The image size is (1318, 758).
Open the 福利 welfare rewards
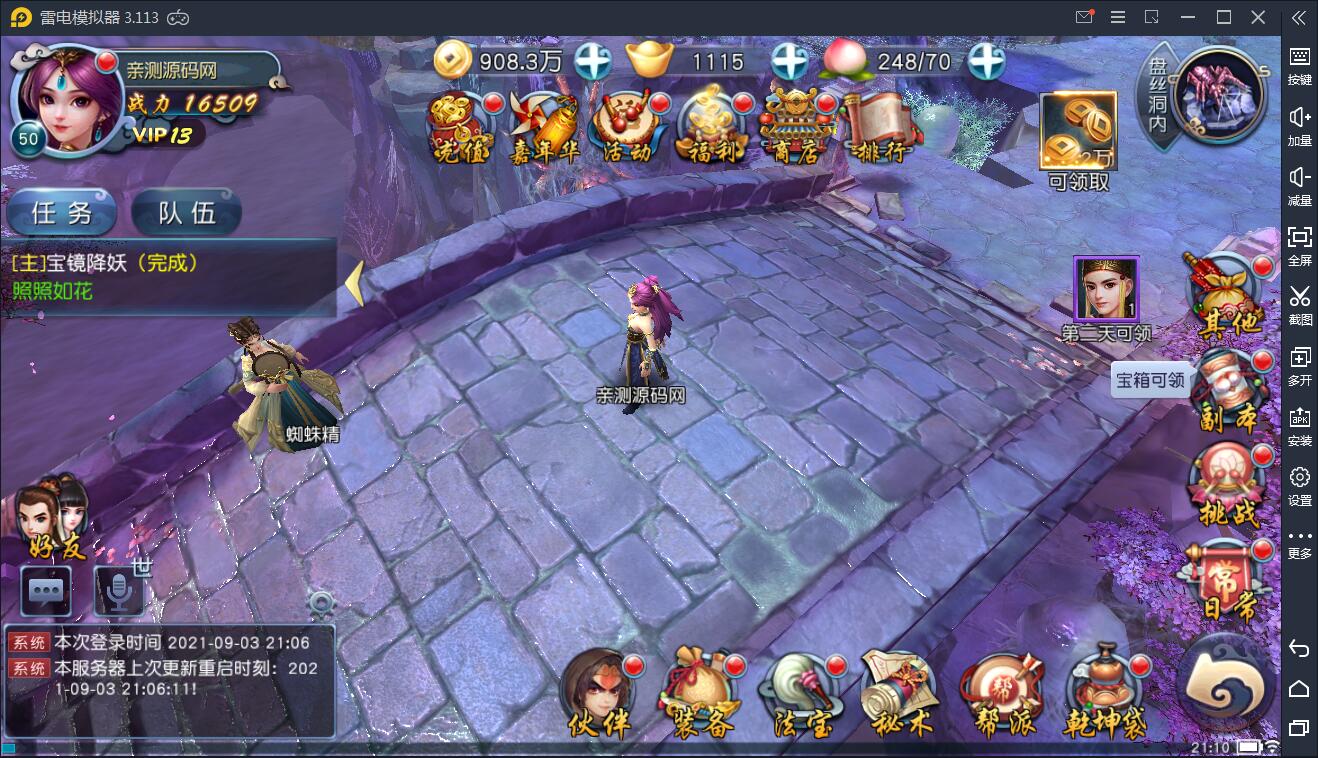click(712, 128)
